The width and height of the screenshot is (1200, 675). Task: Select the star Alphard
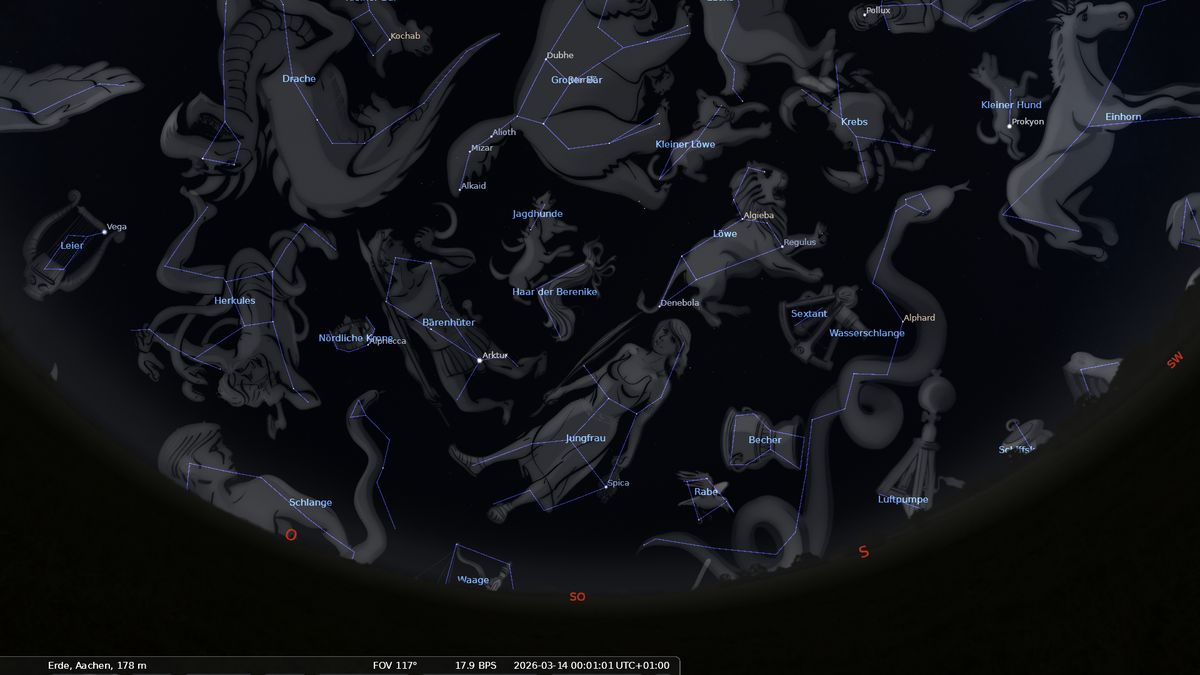coord(901,322)
